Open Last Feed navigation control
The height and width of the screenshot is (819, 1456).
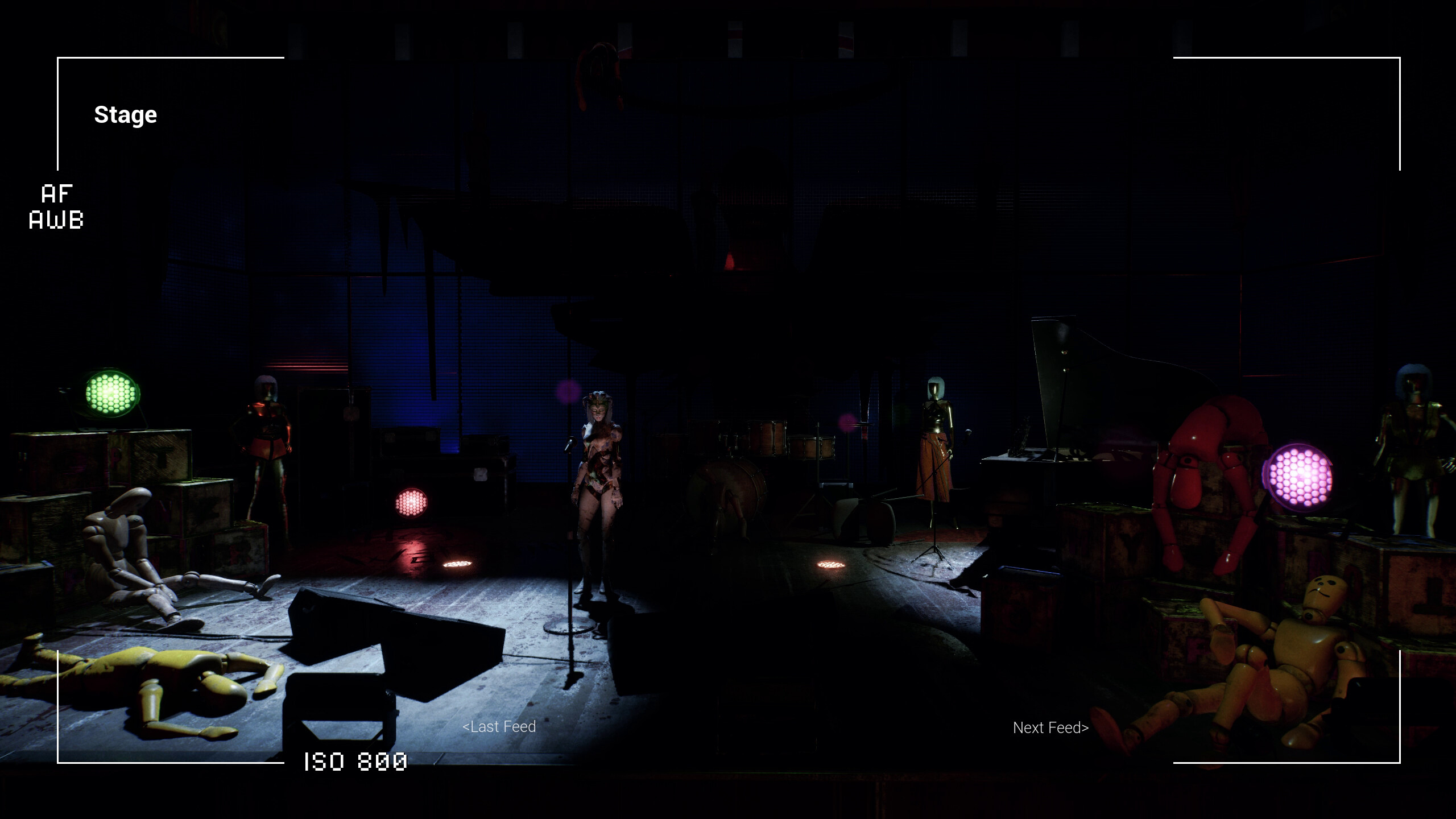point(499,726)
